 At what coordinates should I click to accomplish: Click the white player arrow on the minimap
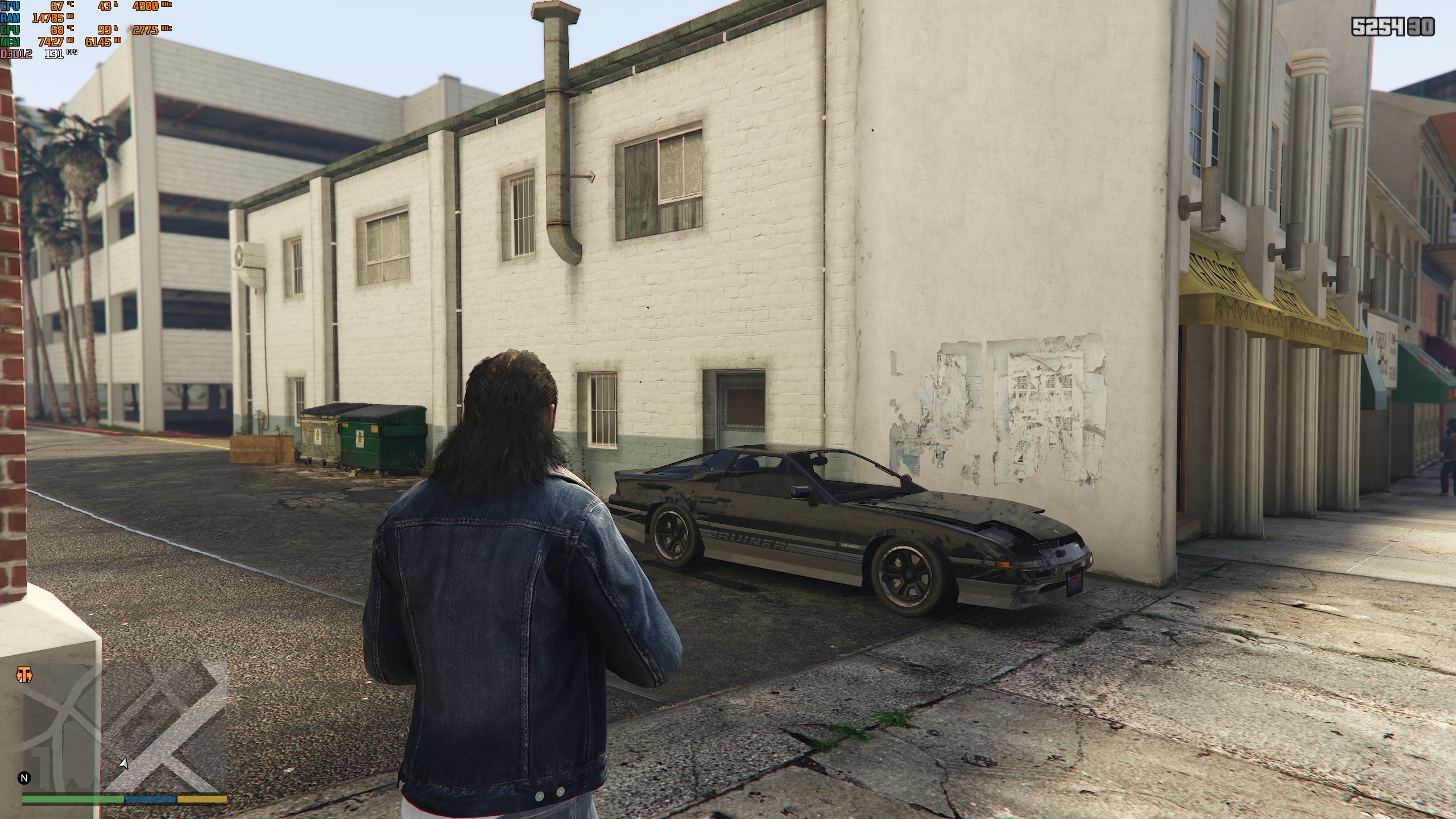tap(123, 763)
